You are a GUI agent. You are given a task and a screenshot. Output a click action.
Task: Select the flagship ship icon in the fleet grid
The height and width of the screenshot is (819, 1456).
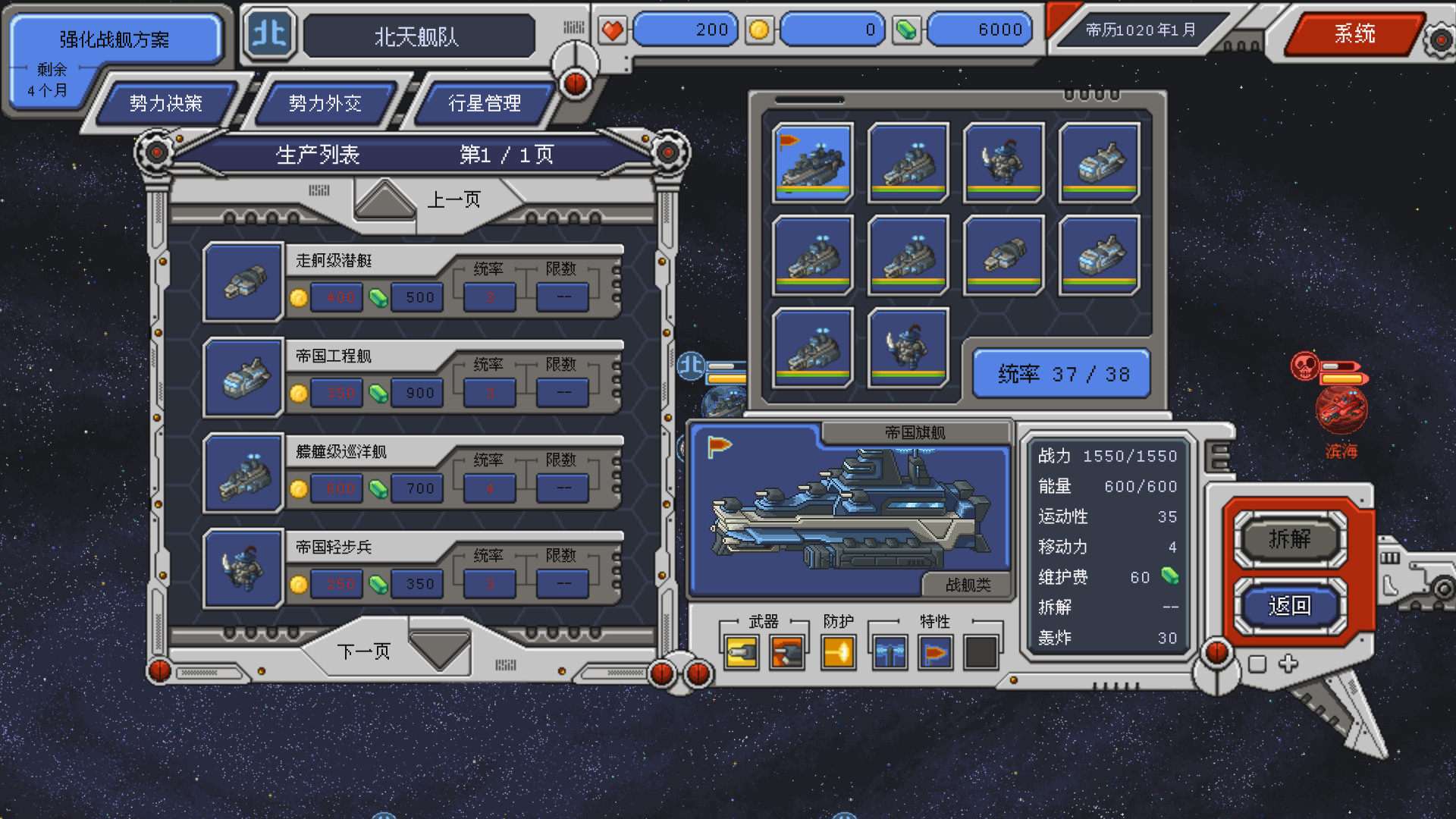click(x=812, y=162)
